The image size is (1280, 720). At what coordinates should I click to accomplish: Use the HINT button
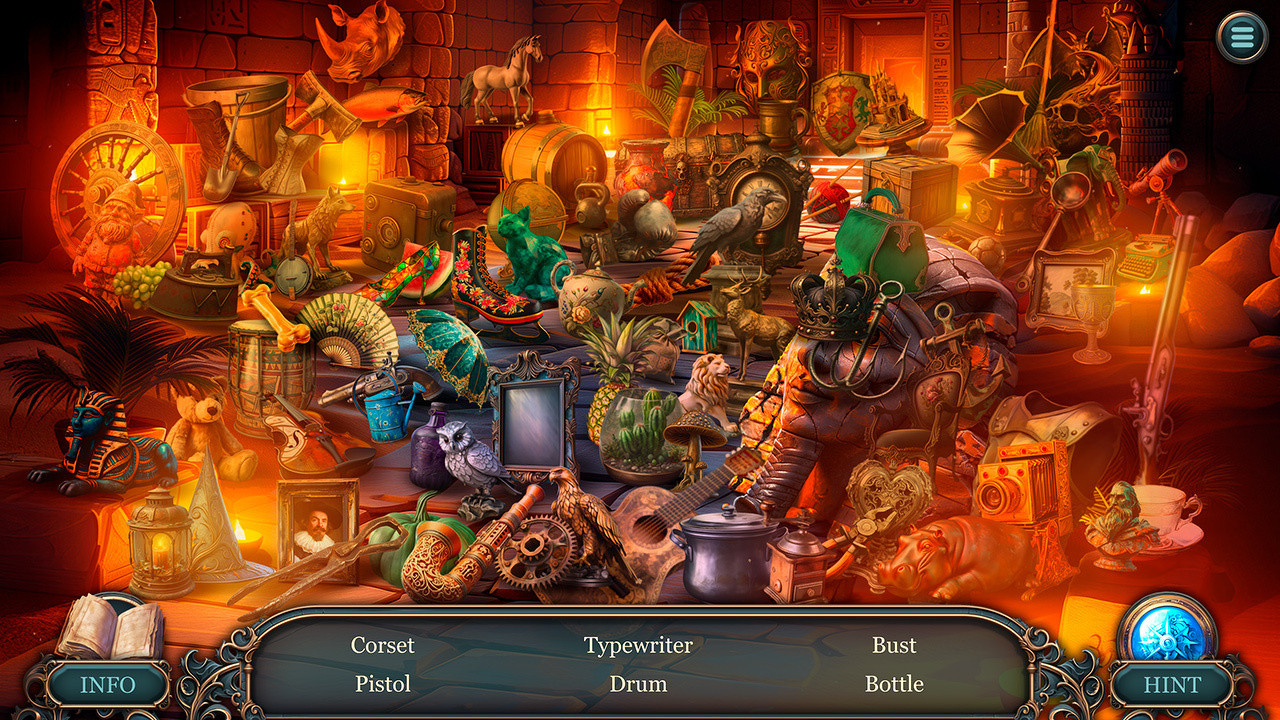[1172, 686]
